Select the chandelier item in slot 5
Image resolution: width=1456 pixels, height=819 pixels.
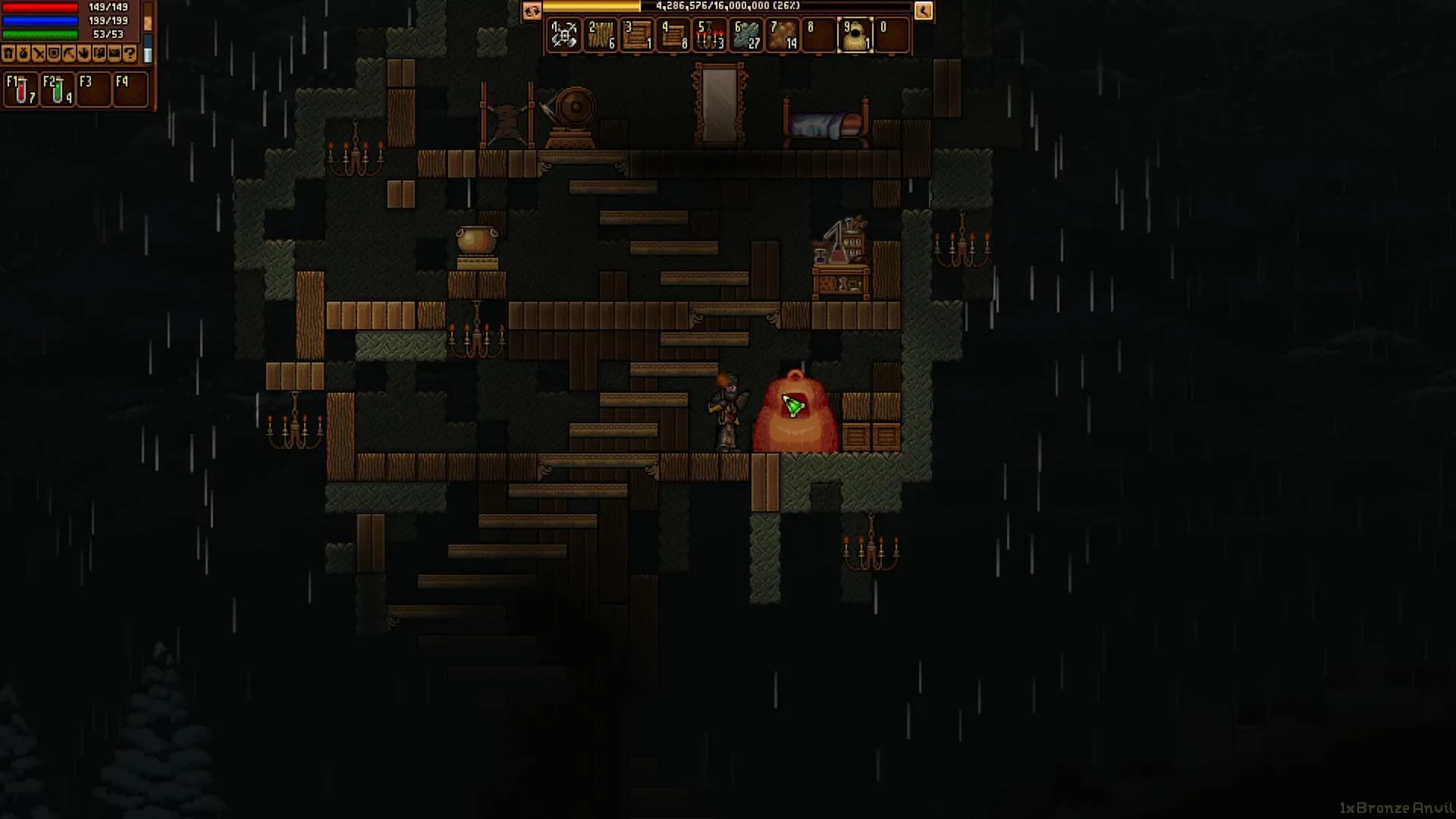click(710, 36)
